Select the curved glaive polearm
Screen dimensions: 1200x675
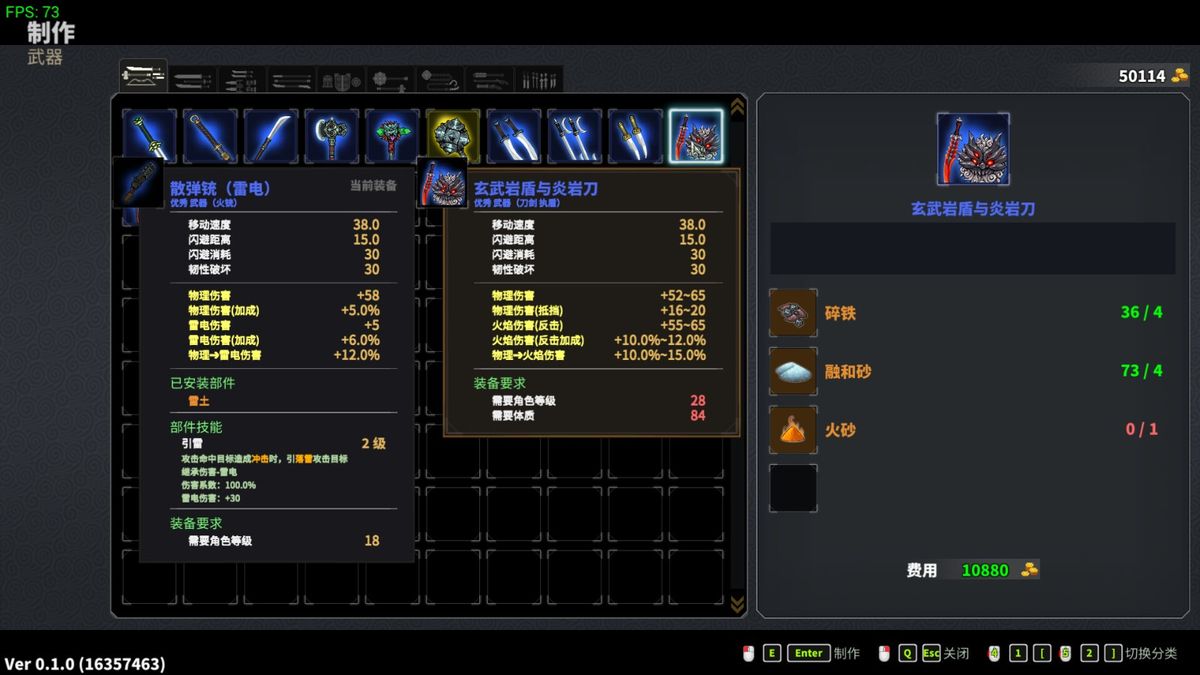271,135
